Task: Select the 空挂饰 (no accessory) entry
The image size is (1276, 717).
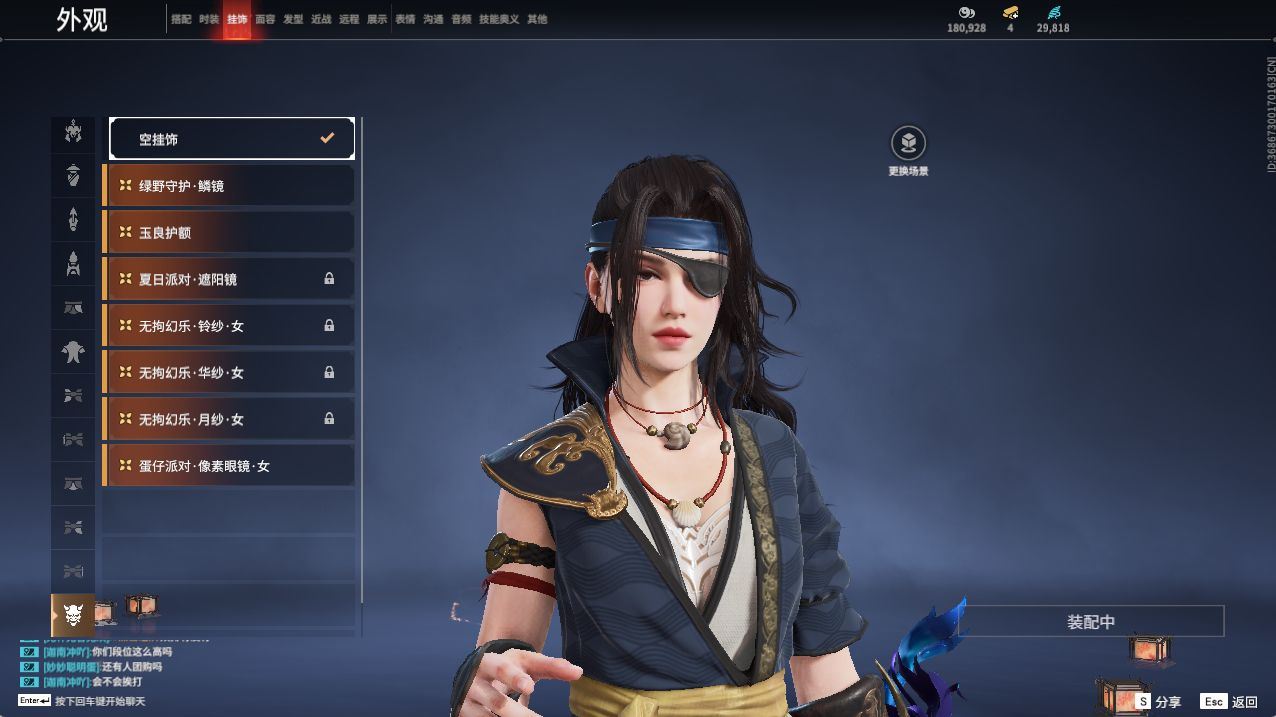Action: pos(231,139)
